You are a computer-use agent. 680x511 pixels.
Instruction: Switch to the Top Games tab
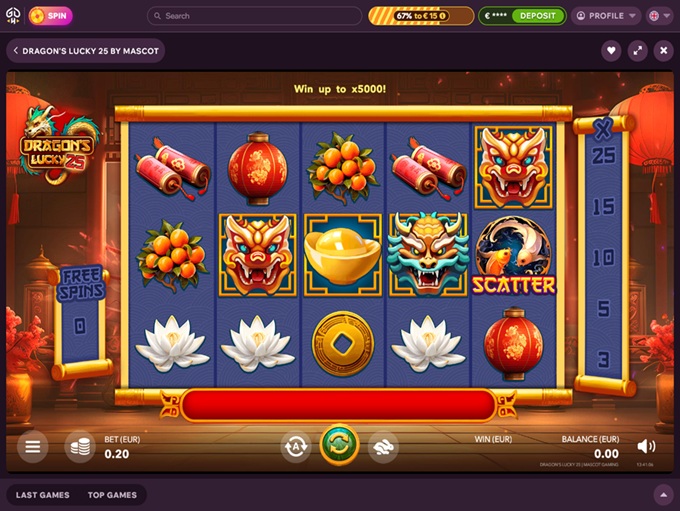point(112,495)
